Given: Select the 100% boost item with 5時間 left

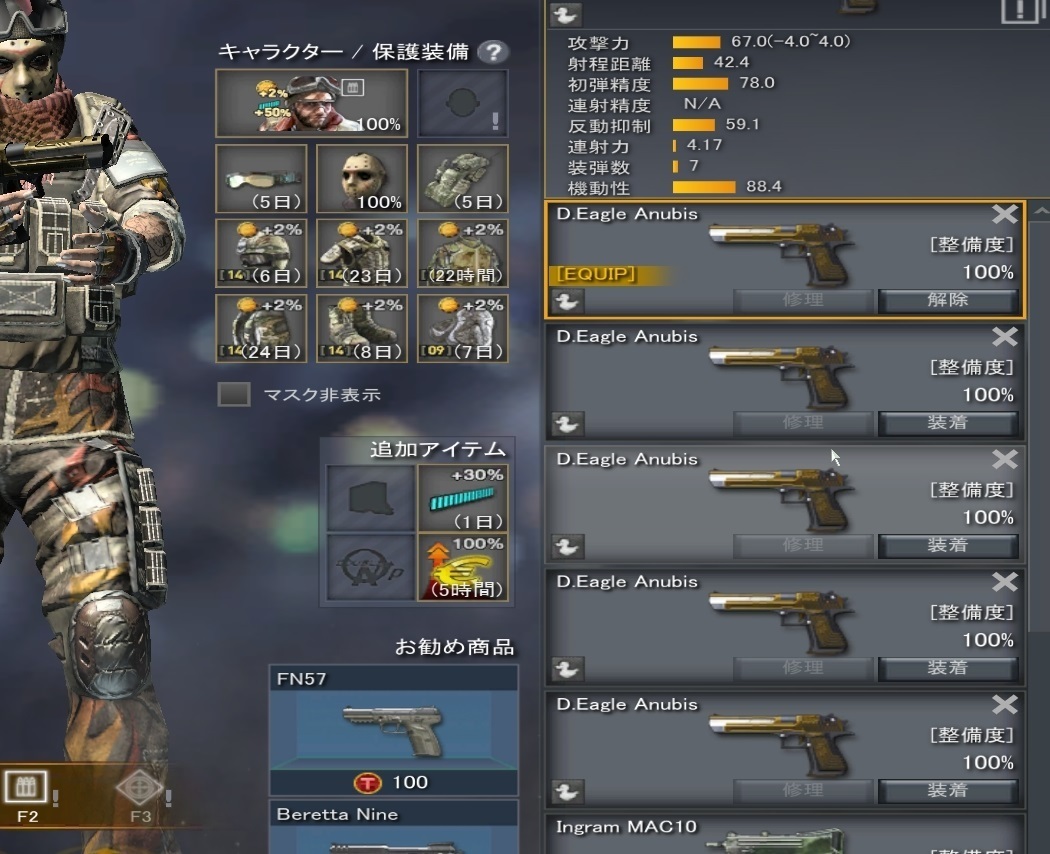Looking at the screenshot, I should click(x=462, y=567).
